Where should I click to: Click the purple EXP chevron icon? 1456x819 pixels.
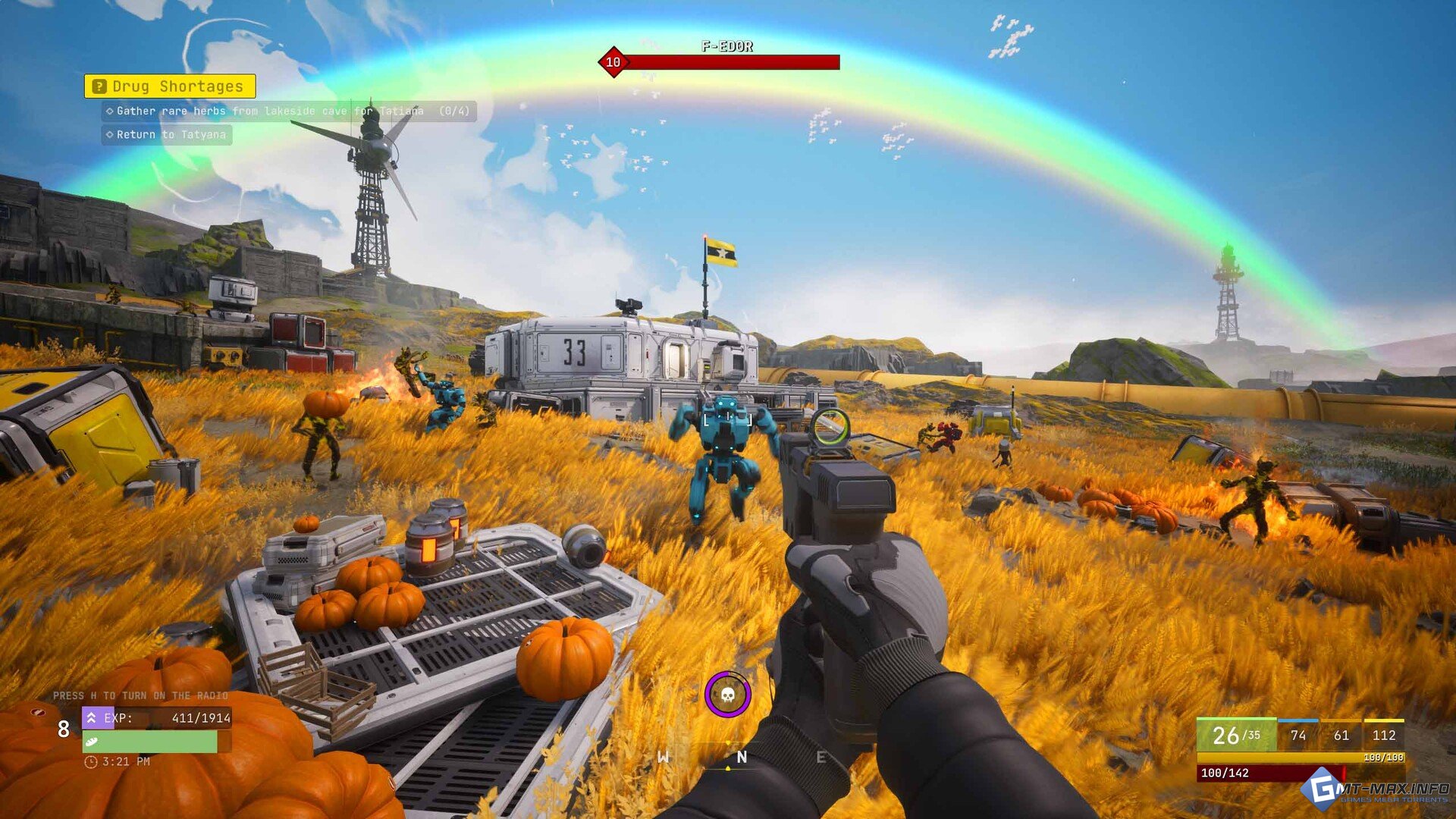[91, 717]
